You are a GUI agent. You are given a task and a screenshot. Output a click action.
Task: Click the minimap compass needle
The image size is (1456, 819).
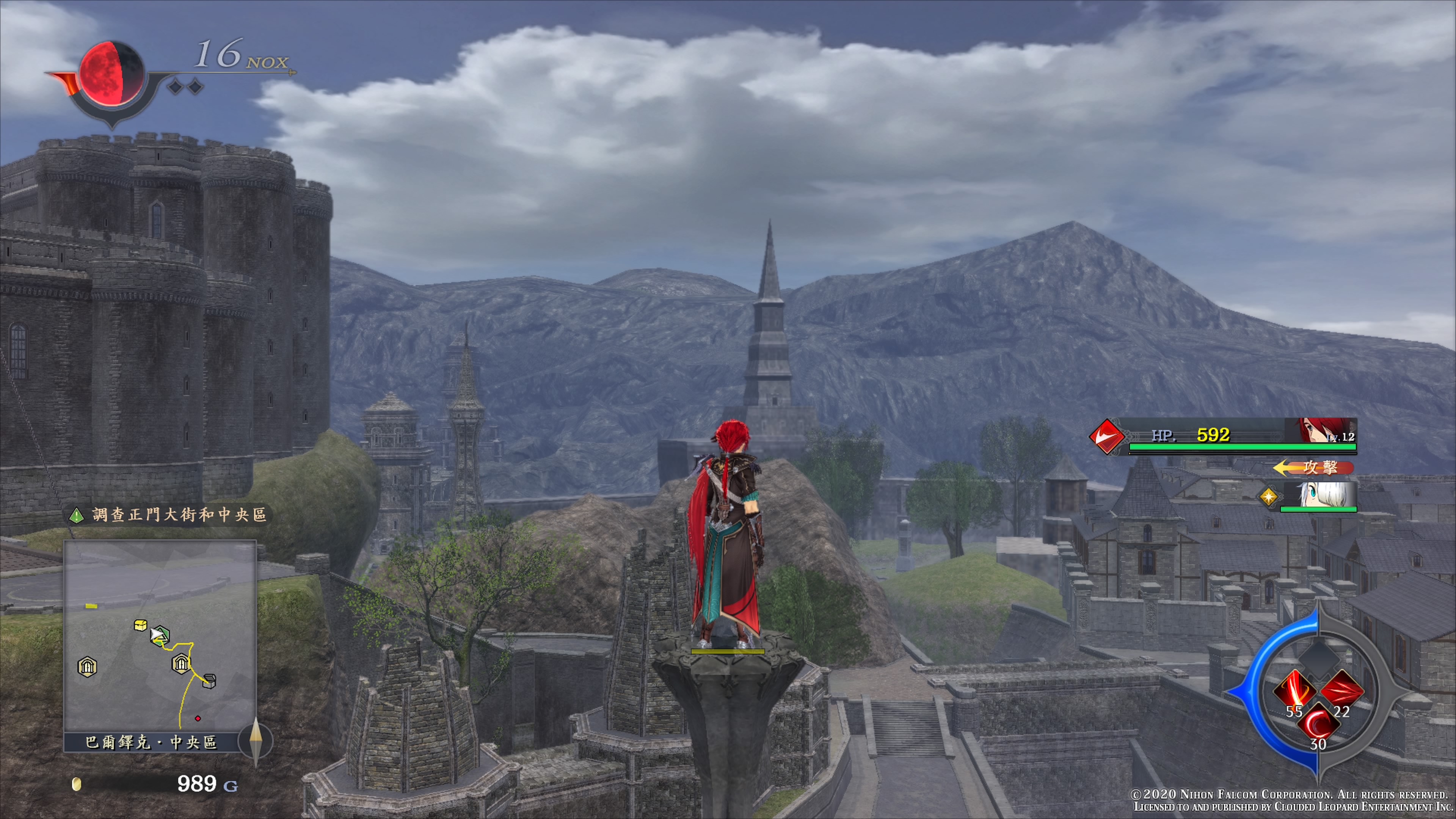(256, 741)
